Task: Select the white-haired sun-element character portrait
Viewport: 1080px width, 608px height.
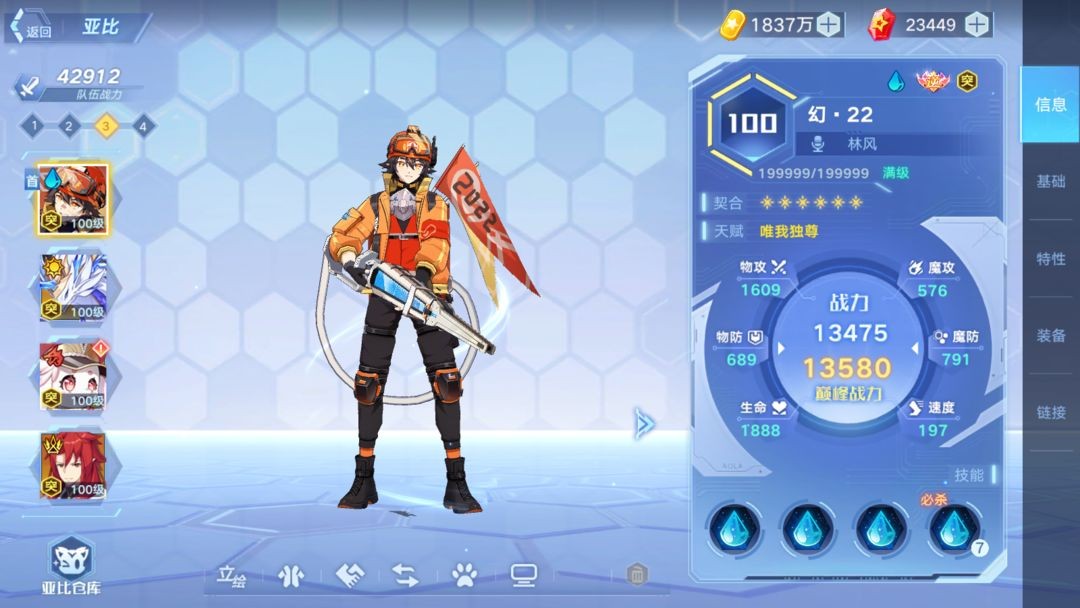Action: [73, 288]
